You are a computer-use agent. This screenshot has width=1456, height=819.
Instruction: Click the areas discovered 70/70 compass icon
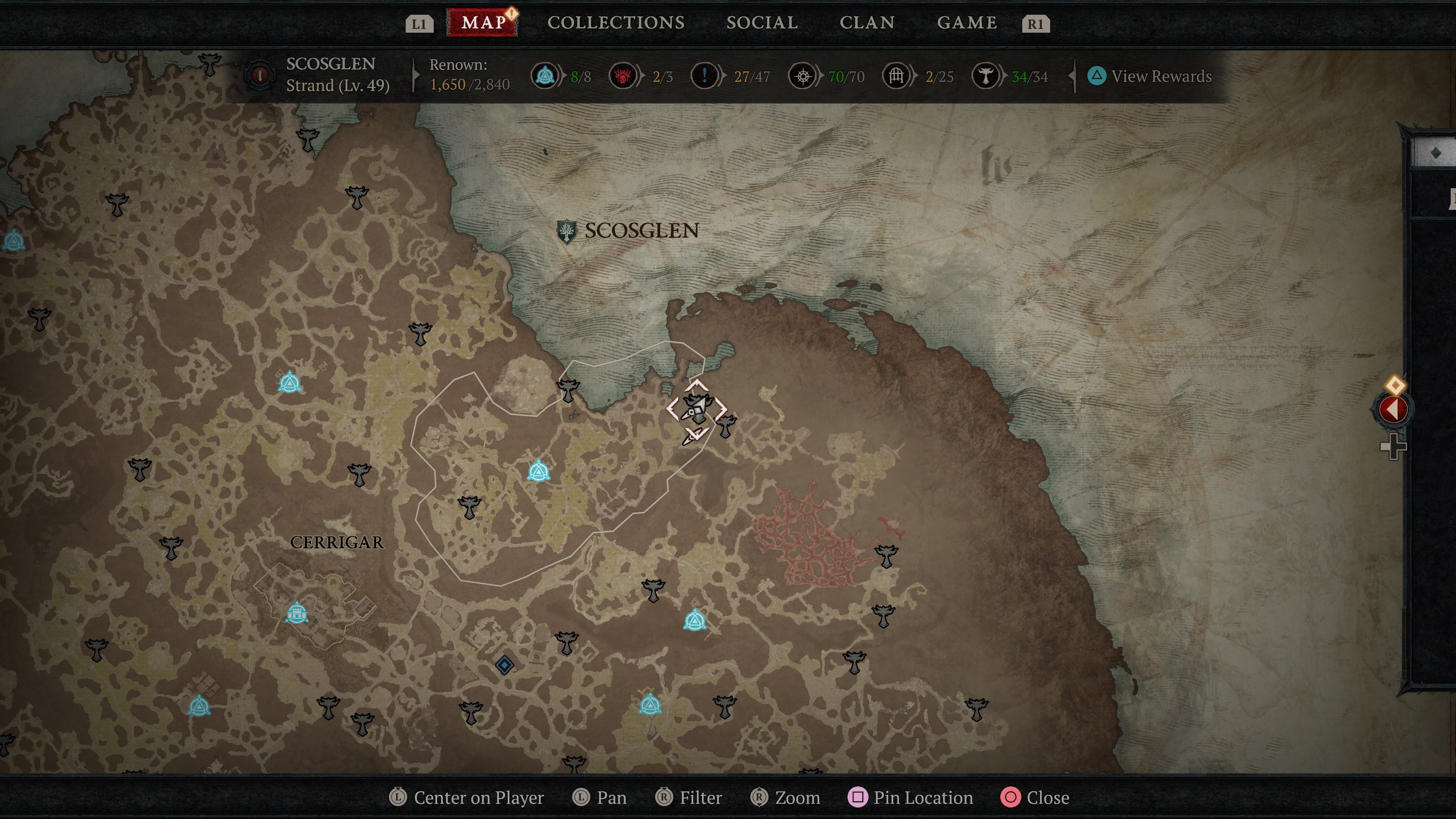803,76
